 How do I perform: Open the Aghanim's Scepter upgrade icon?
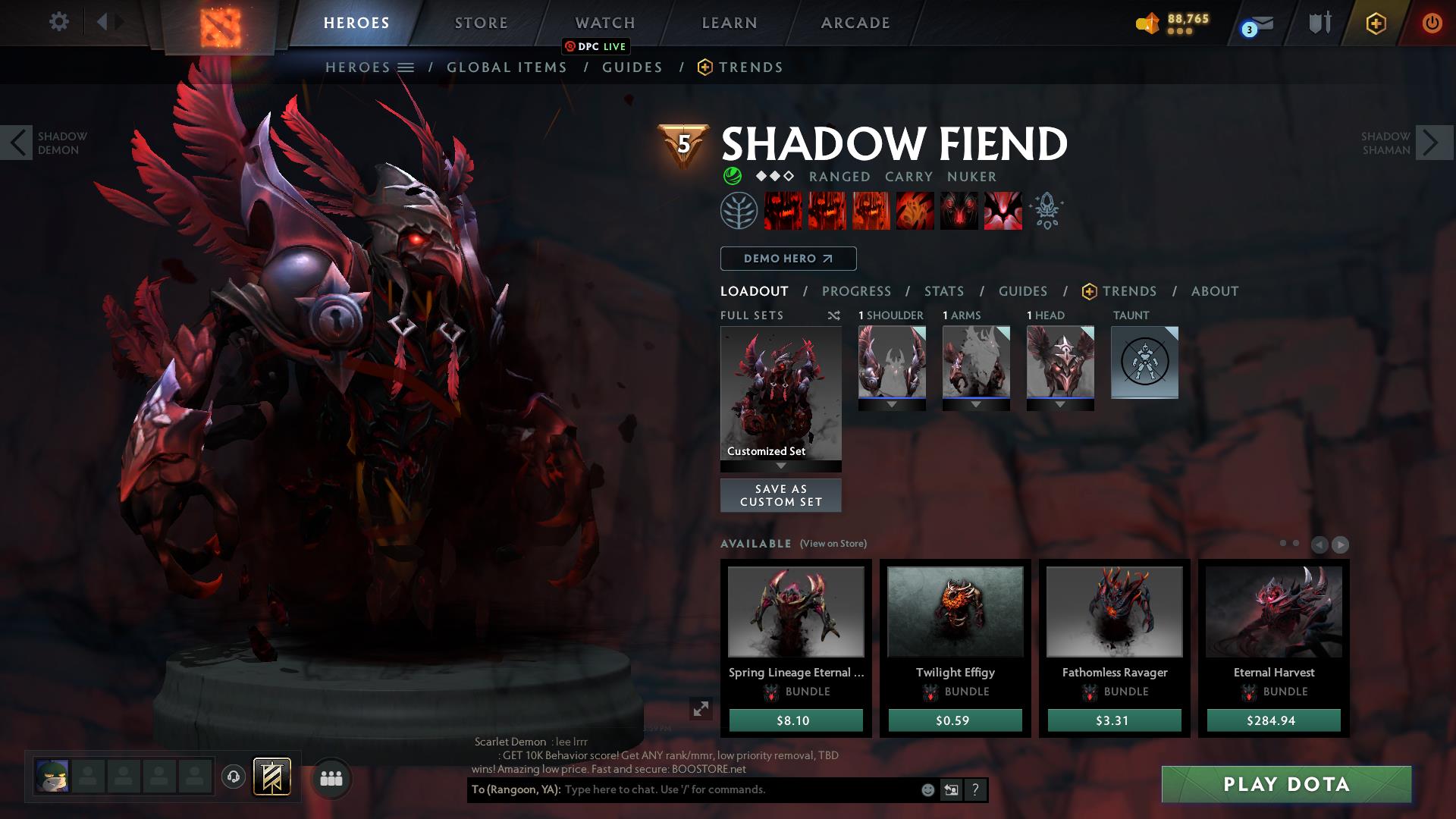(1046, 211)
